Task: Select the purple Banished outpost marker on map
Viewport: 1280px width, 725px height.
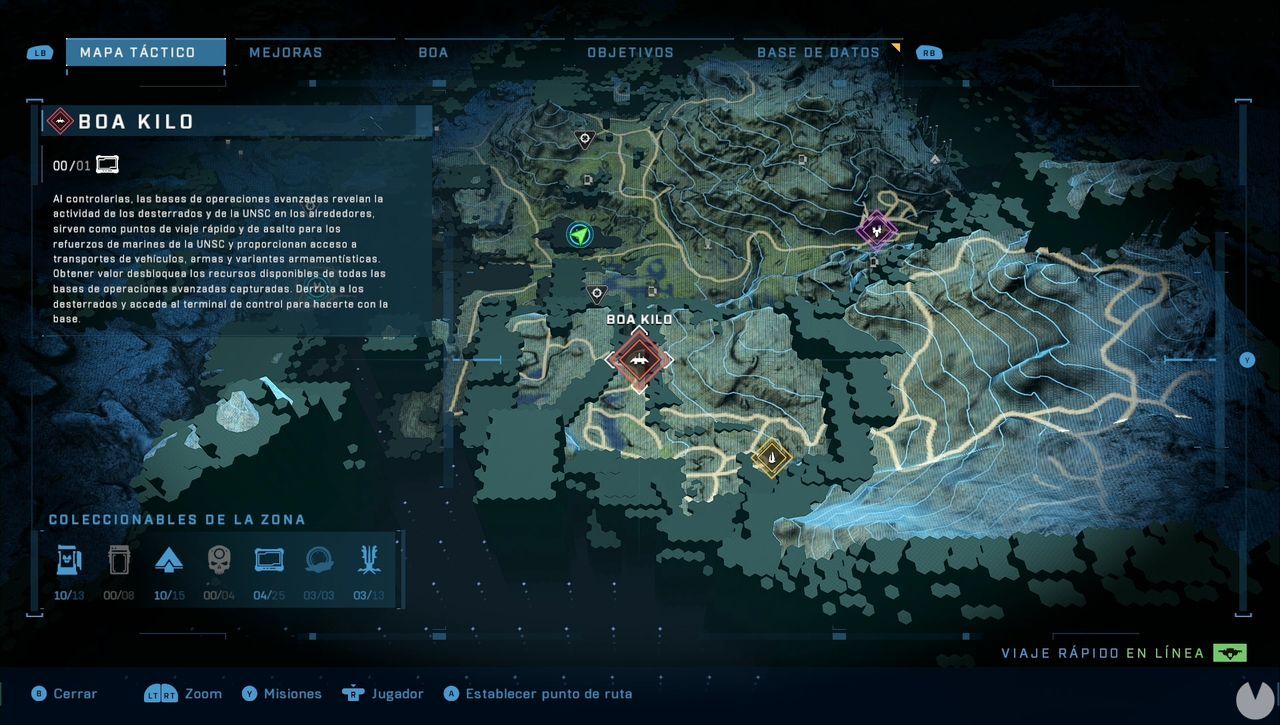Action: [875, 232]
